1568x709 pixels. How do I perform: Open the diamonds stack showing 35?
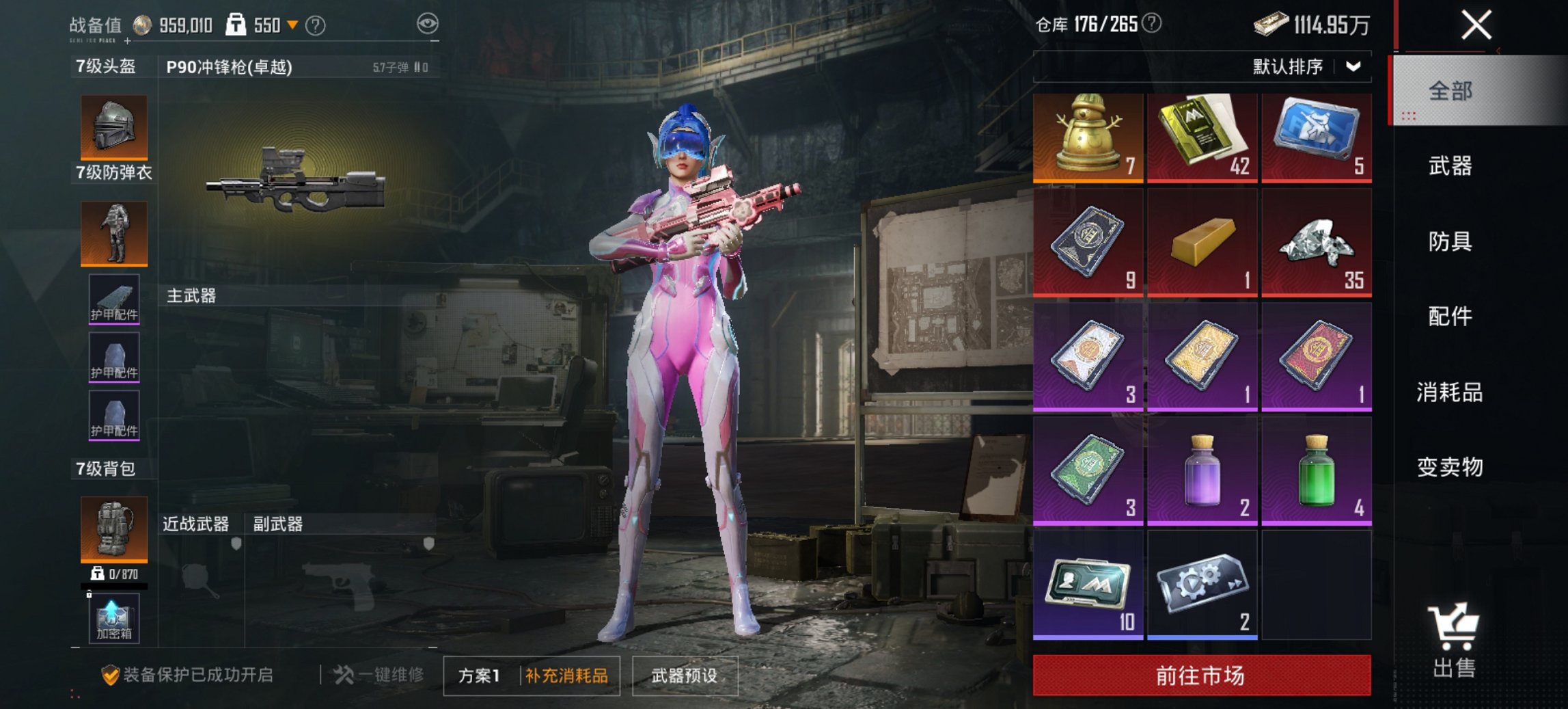pyautogui.click(x=1316, y=244)
